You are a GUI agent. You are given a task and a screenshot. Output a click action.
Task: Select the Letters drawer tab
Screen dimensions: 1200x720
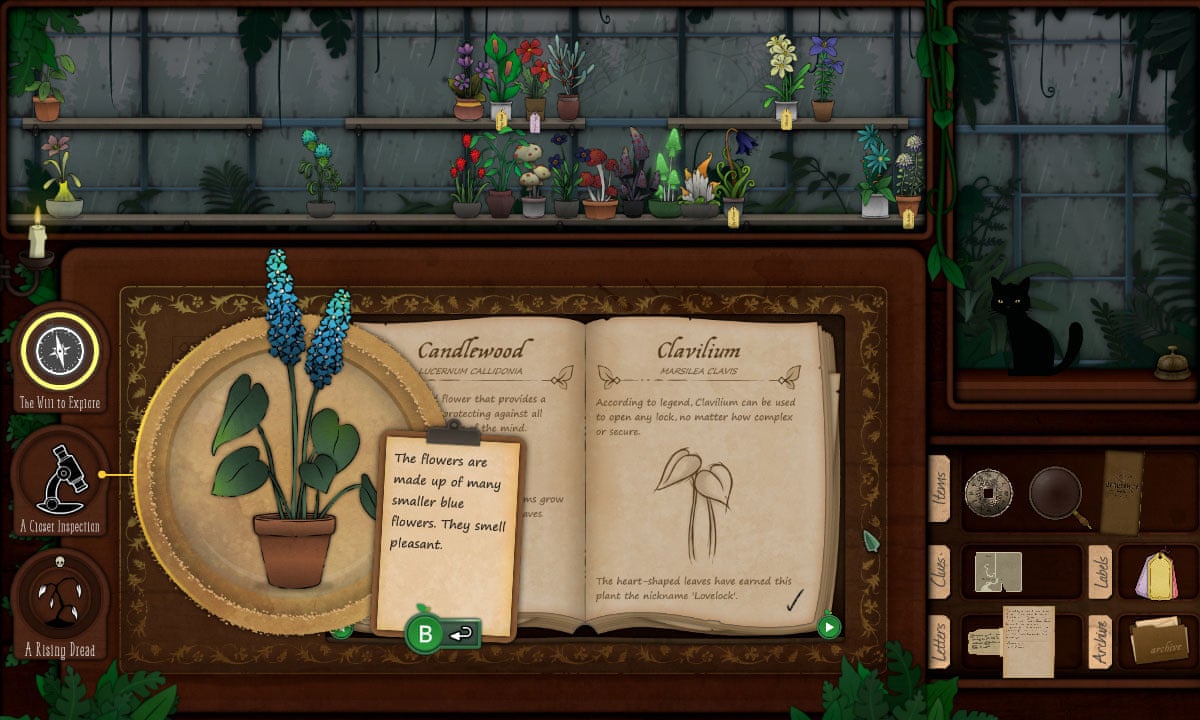940,642
